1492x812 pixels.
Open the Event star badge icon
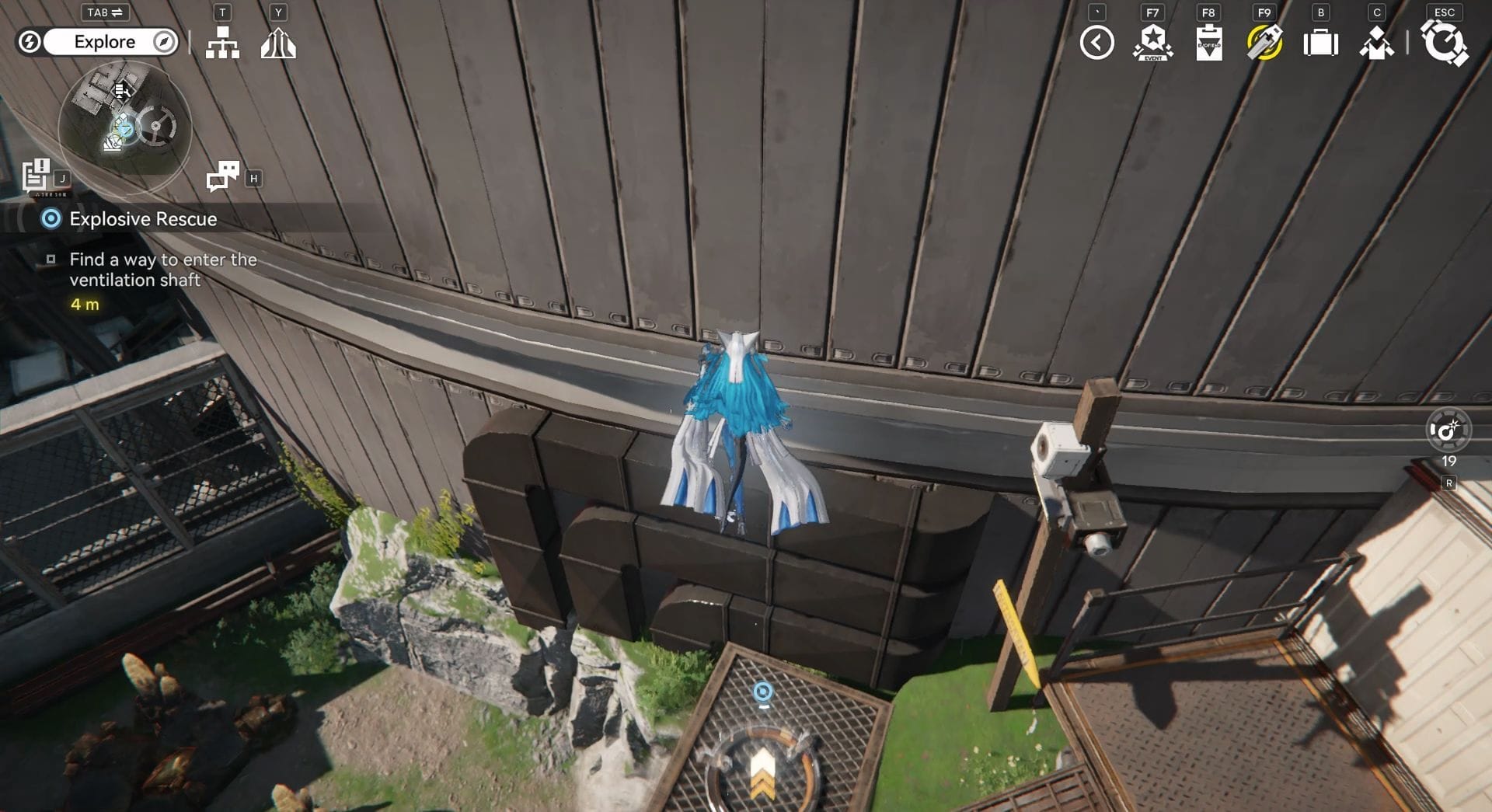pyautogui.click(x=1152, y=43)
